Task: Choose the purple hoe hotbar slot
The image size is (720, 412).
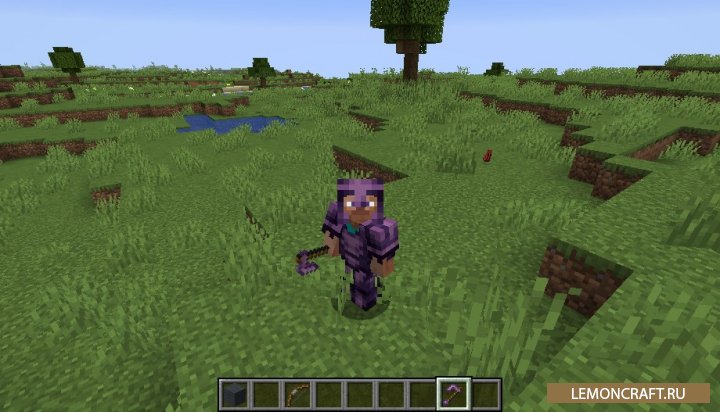Action: click(454, 394)
